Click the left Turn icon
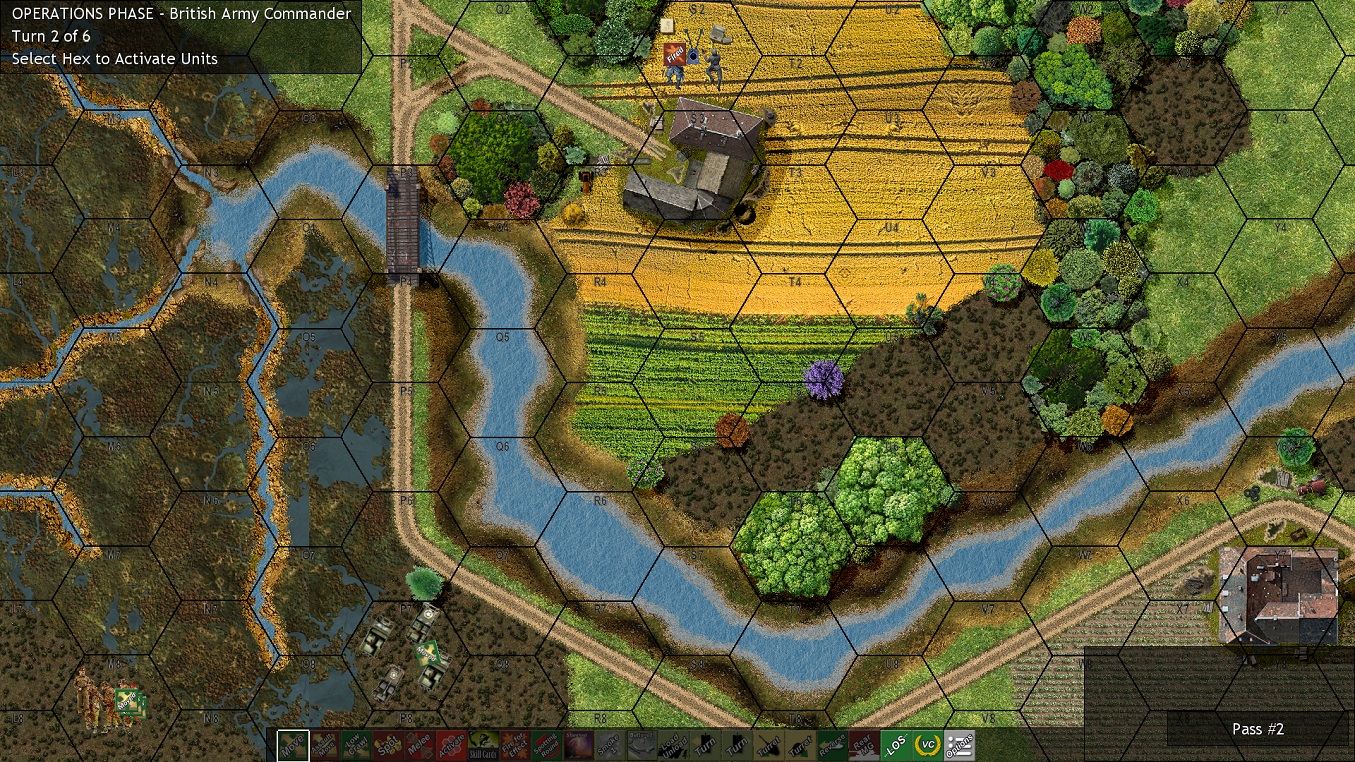This screenshot has height=762, width=1355. [705, 745]
